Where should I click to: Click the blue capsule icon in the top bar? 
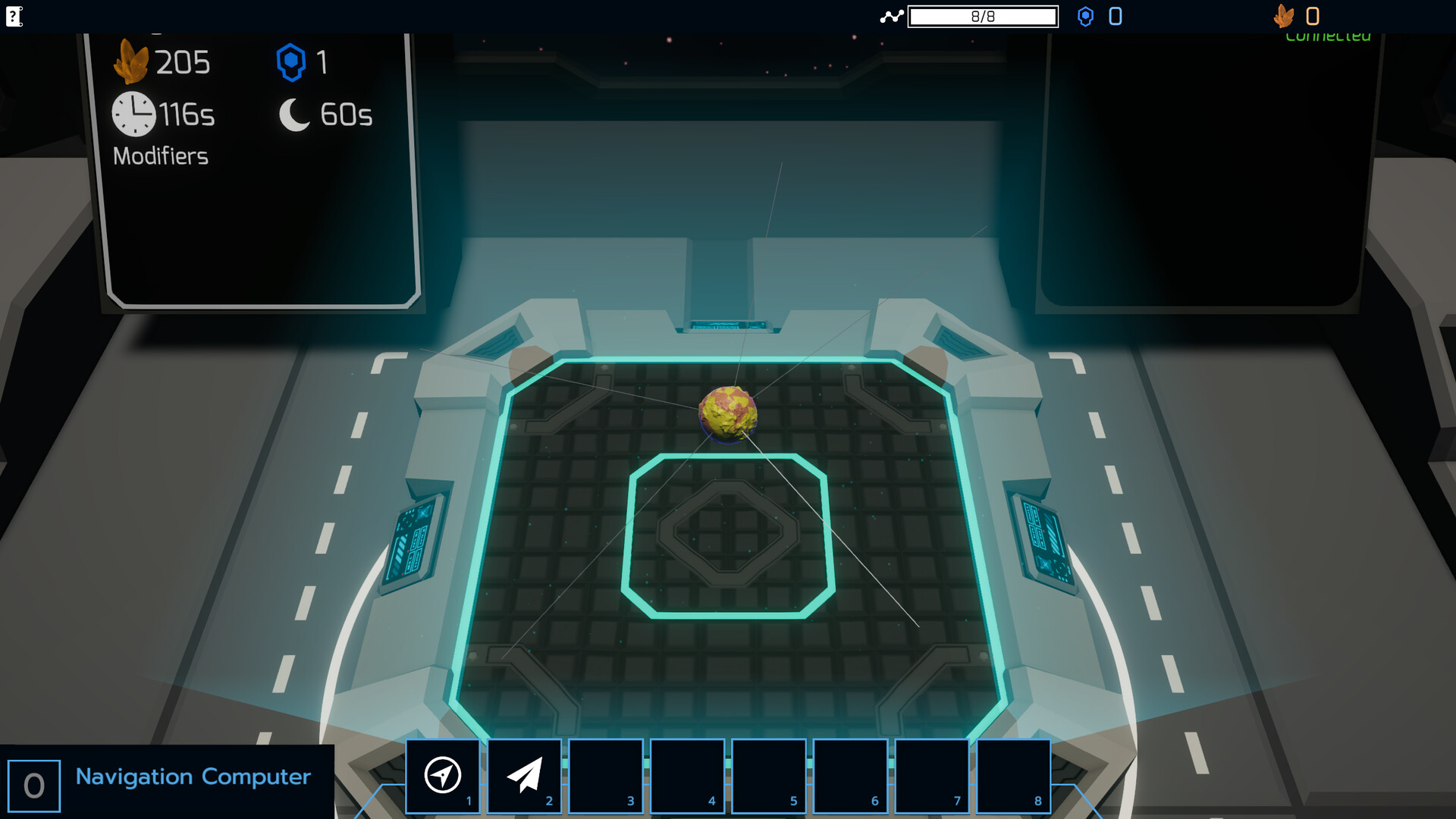point(1115,16)
